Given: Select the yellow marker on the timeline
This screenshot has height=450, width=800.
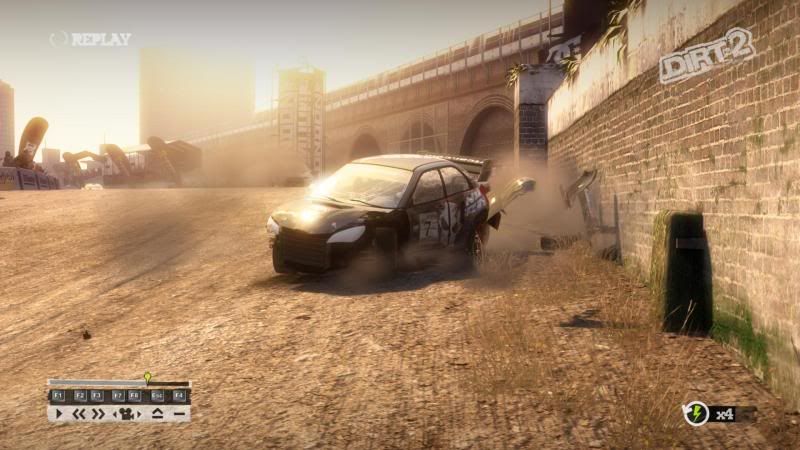Looking at the screenshot, I should 148,378.
